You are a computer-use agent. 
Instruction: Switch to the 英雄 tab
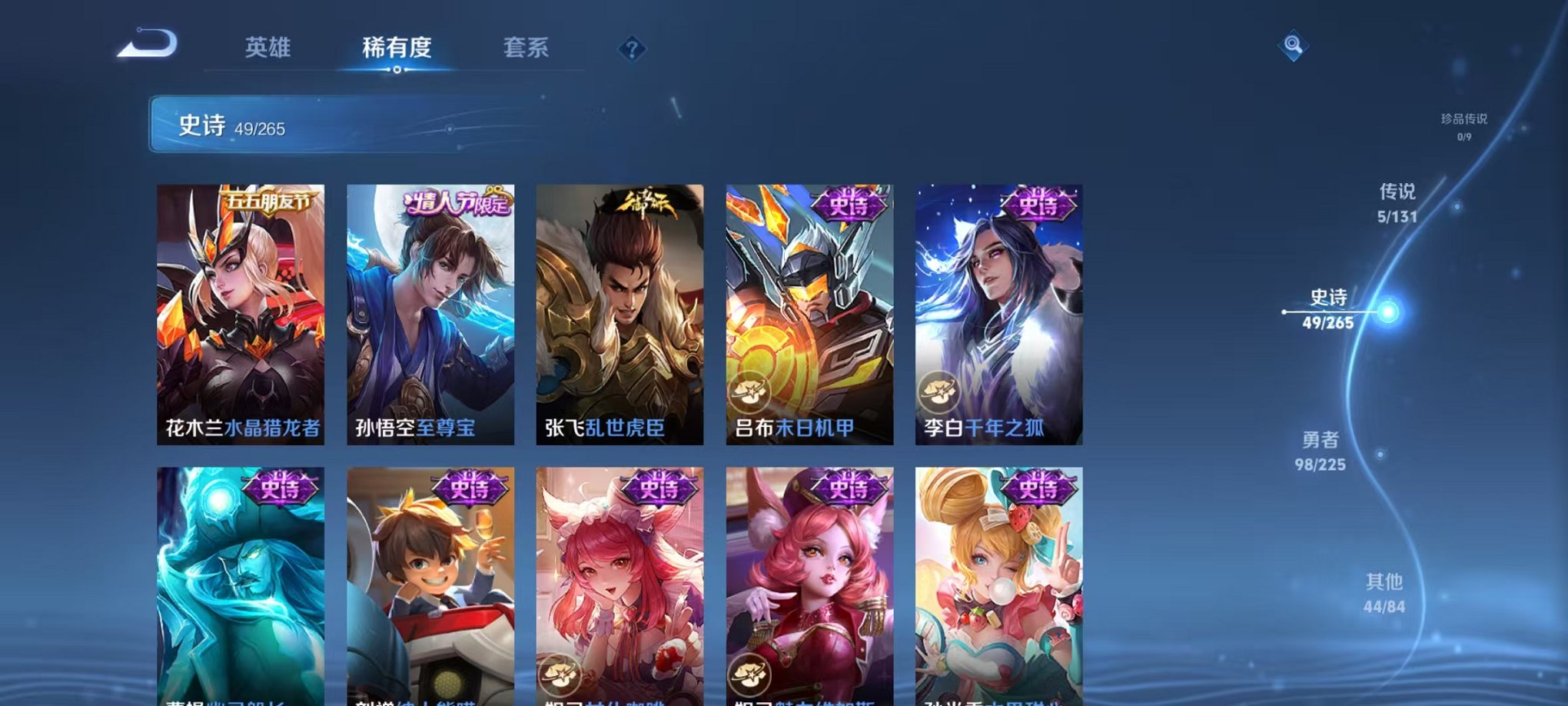coord(267,48)
